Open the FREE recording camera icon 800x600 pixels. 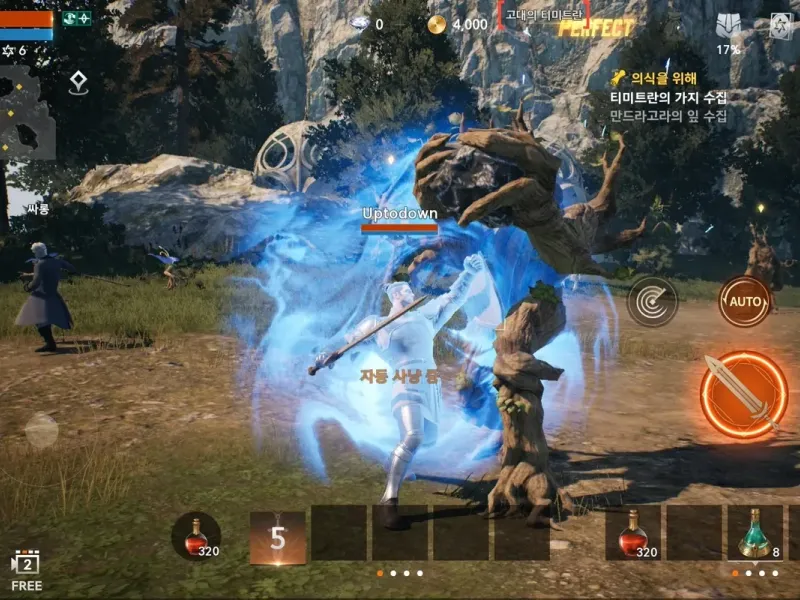(x=26, y=570)
